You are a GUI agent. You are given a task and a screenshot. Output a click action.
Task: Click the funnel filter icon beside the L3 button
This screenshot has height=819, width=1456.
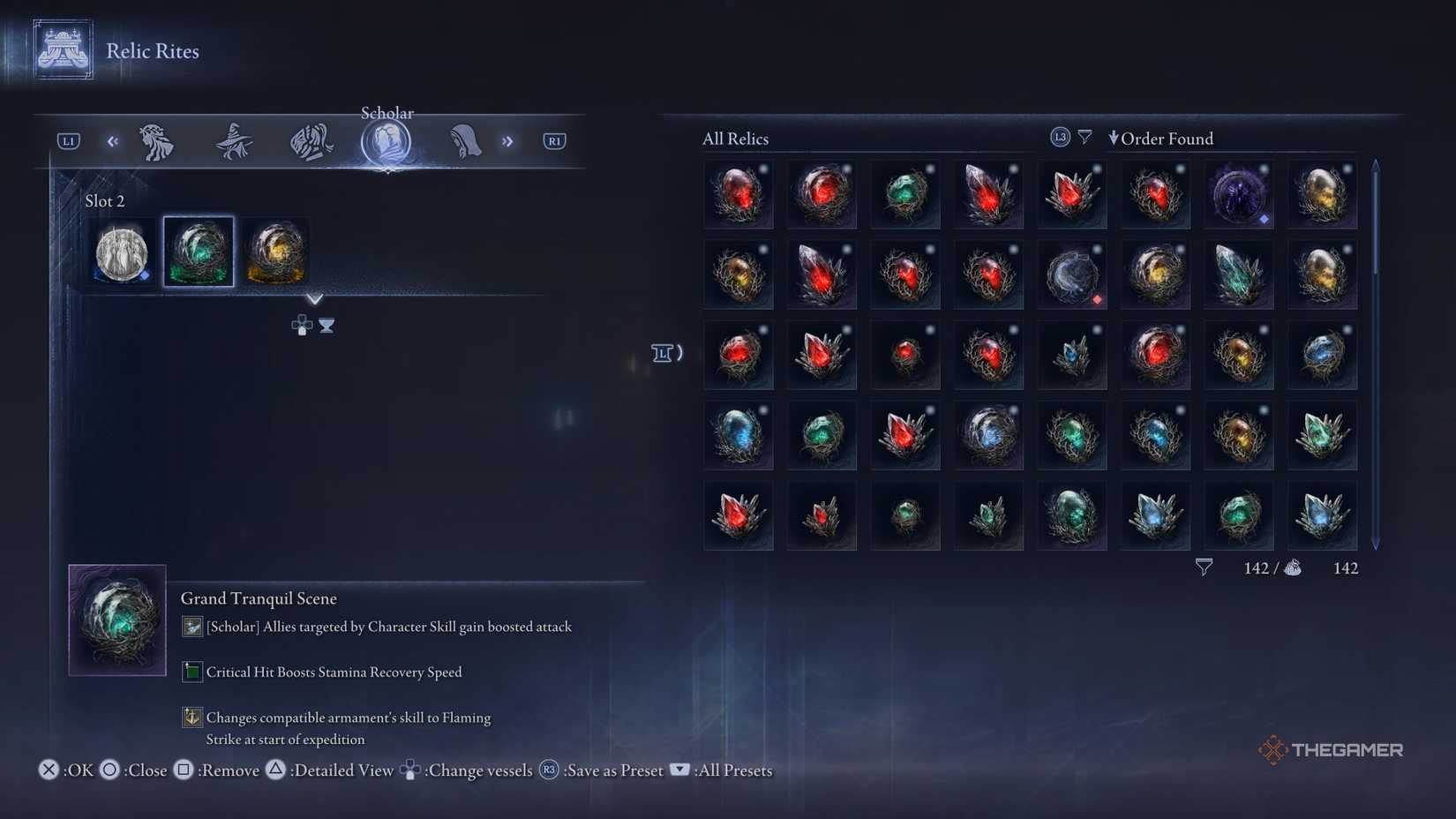coord(1084,136)
